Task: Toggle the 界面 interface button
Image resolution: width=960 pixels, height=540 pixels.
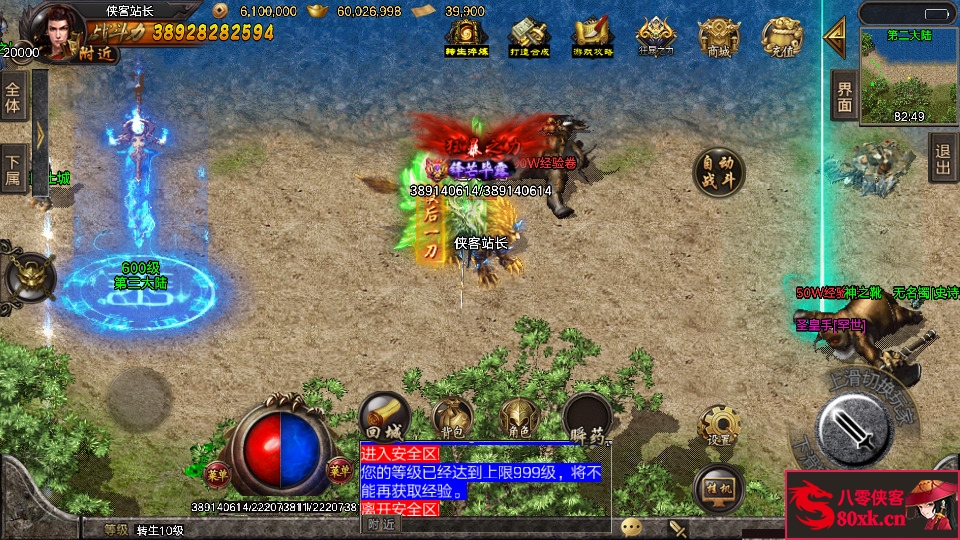Action: [845, 96]
